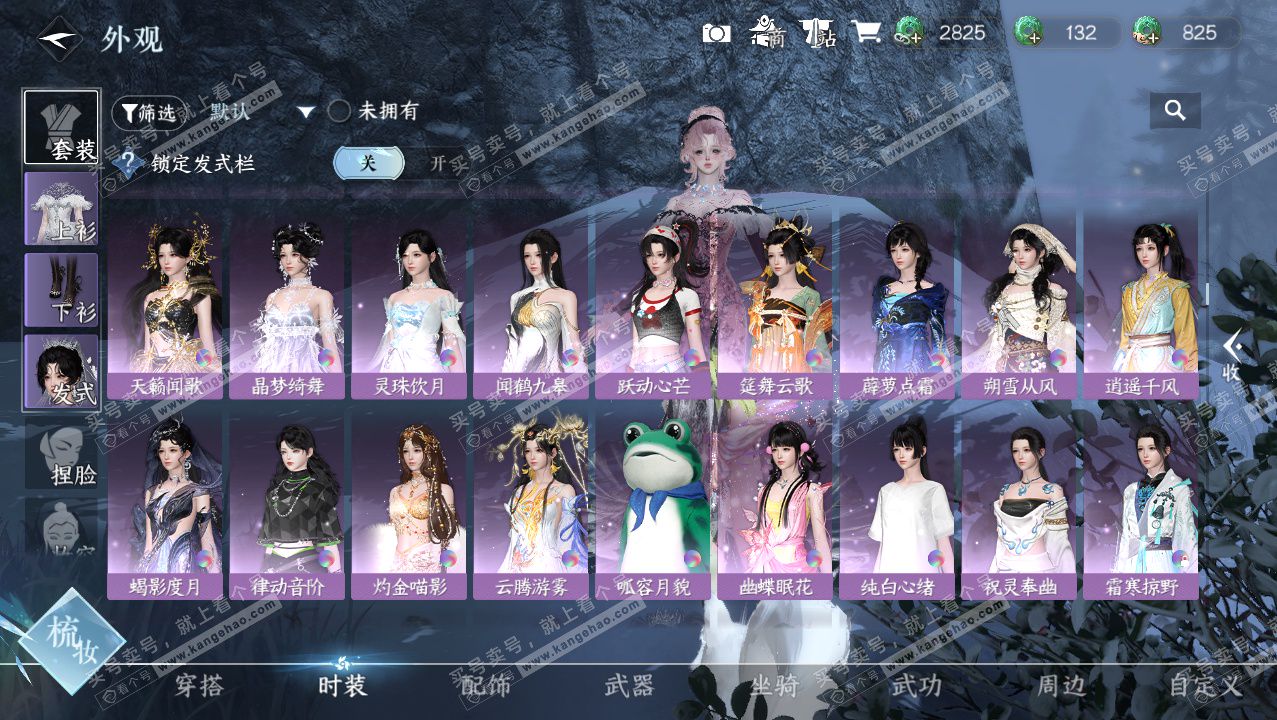Pick the 跃动心芒 outfit card
Screen dimensions: 1277x720
click(x=653, y=305)
